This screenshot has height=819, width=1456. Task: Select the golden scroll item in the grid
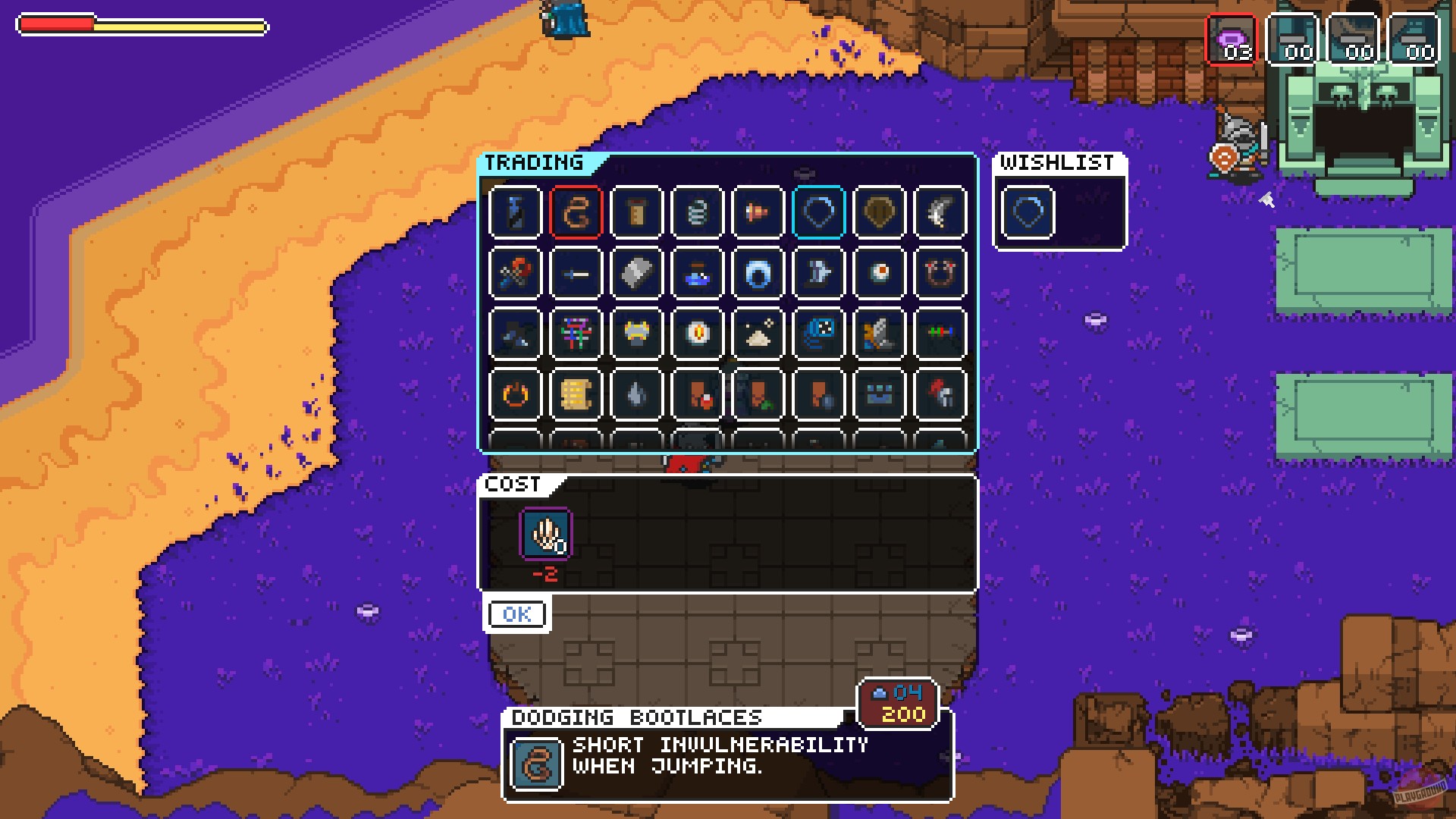point(576,393)
